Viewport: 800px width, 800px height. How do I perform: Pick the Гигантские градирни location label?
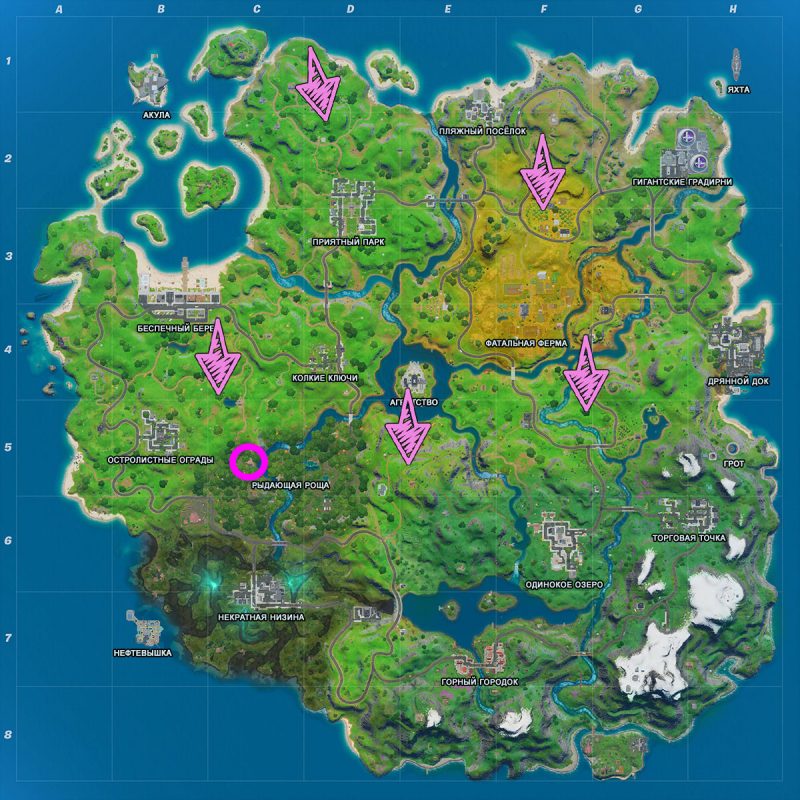[x=682, y=182]
